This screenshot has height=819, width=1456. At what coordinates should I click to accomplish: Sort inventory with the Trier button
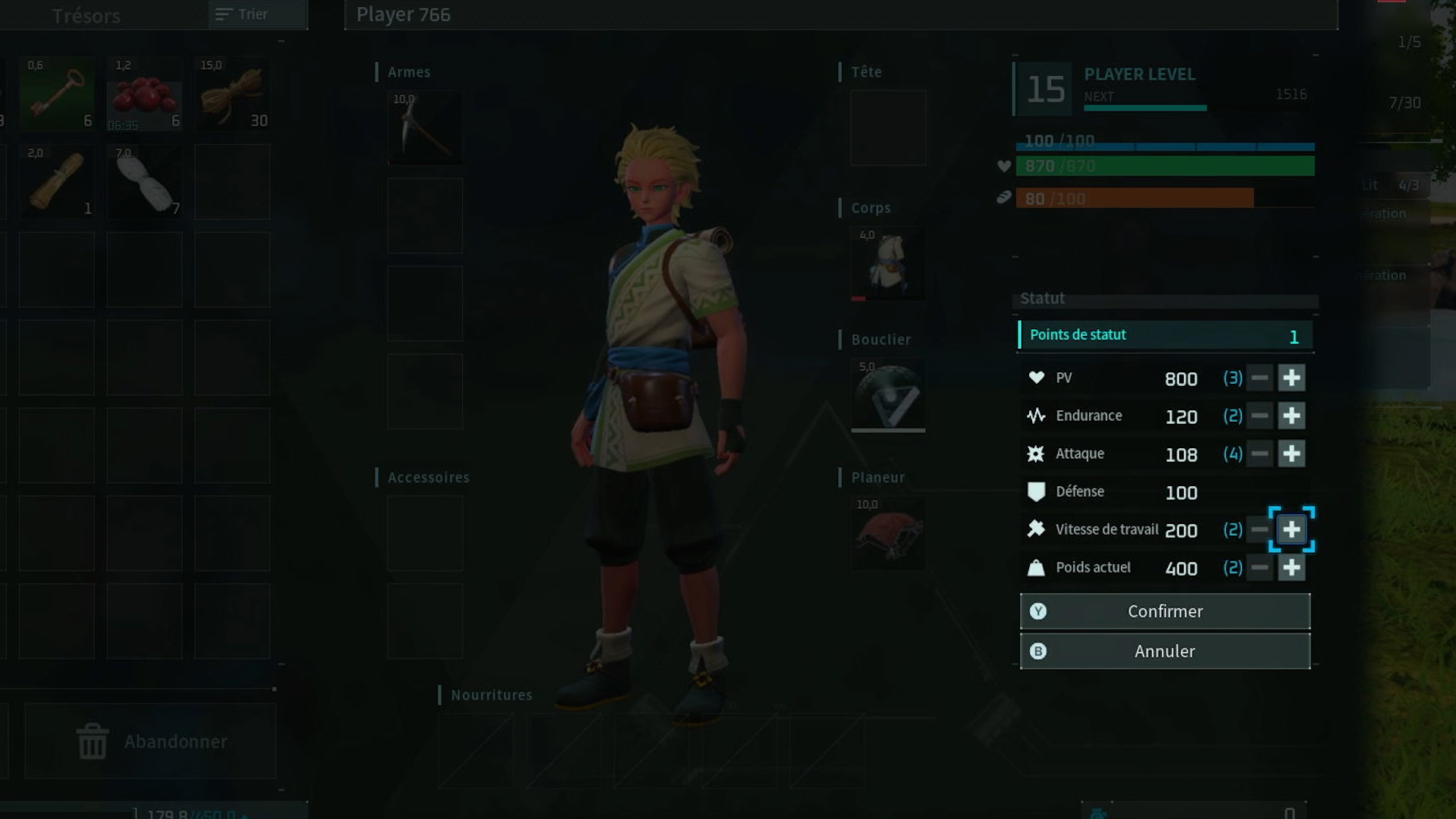click(x=243, y=14)
